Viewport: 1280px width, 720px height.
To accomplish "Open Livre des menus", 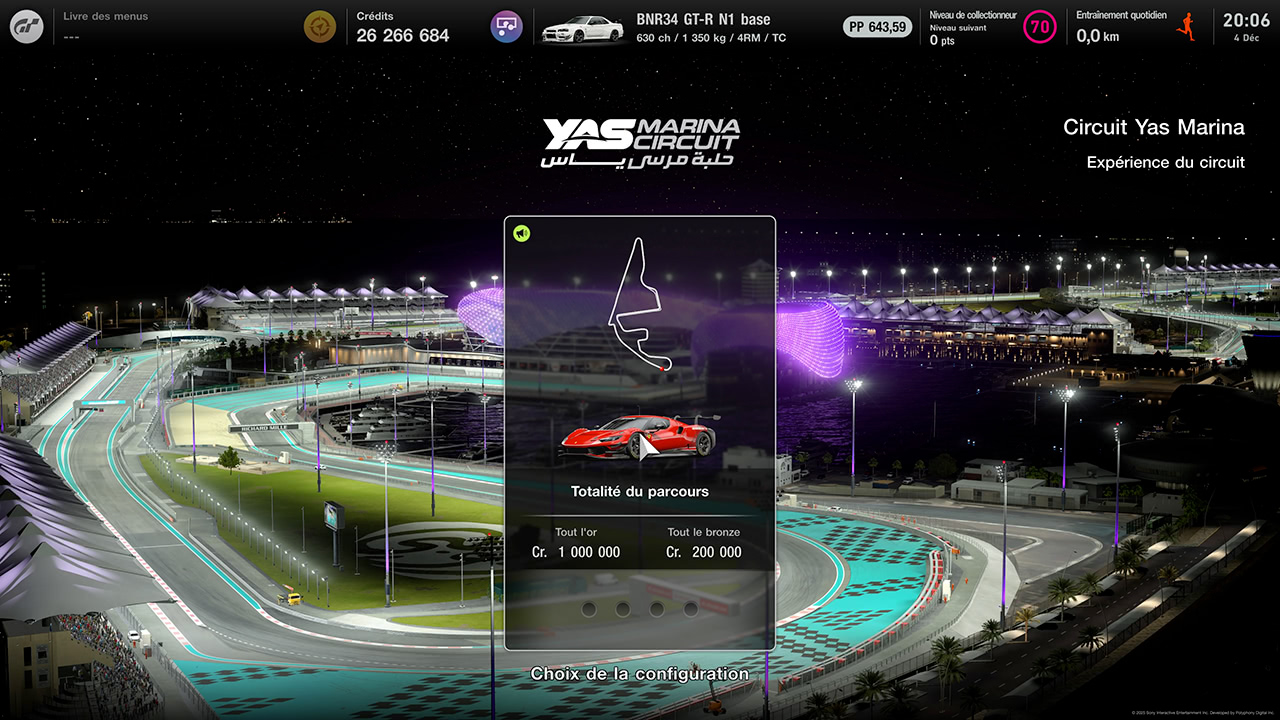I will coord(107,16).
